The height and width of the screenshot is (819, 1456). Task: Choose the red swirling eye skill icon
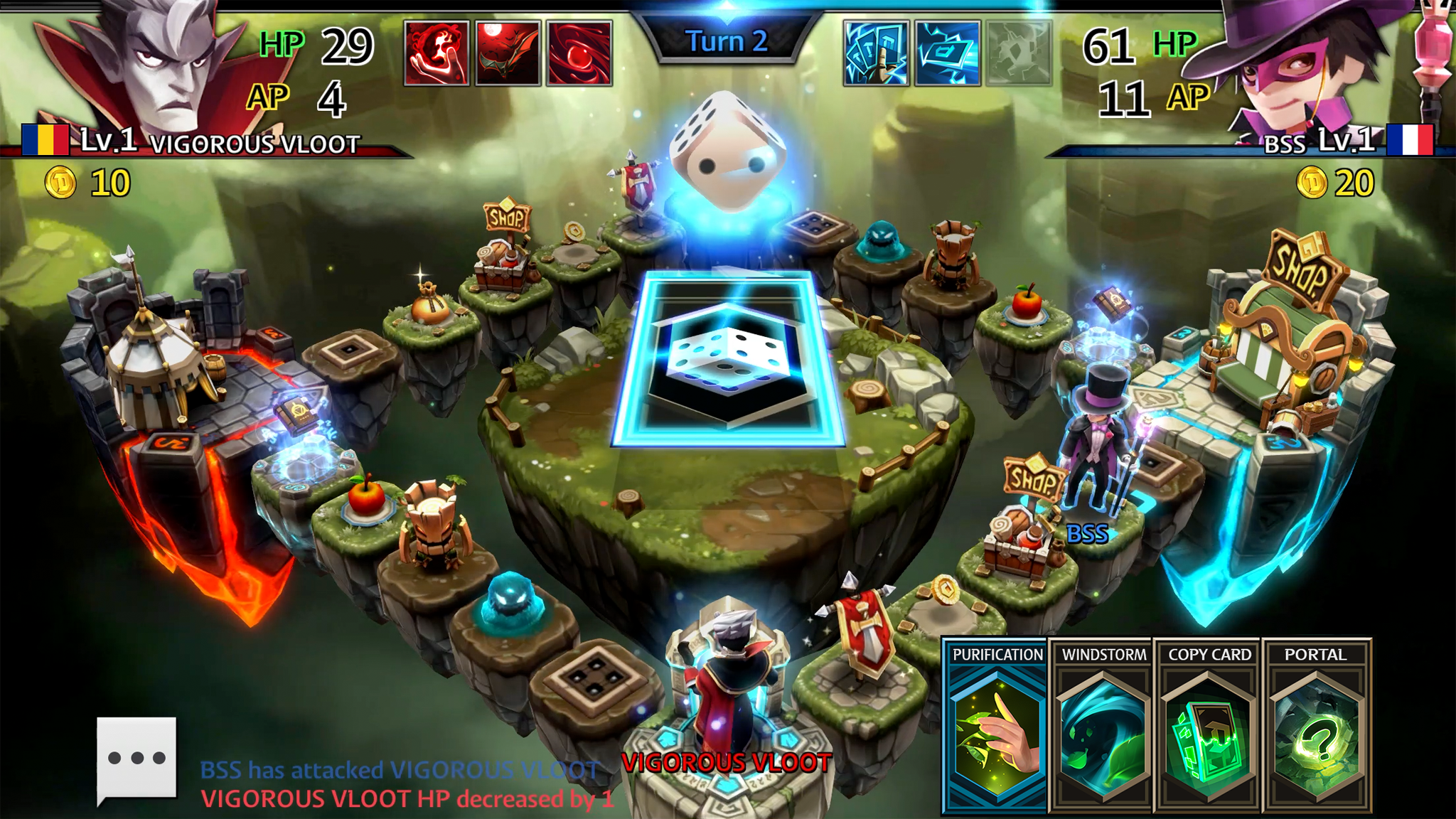click(579, 53)
